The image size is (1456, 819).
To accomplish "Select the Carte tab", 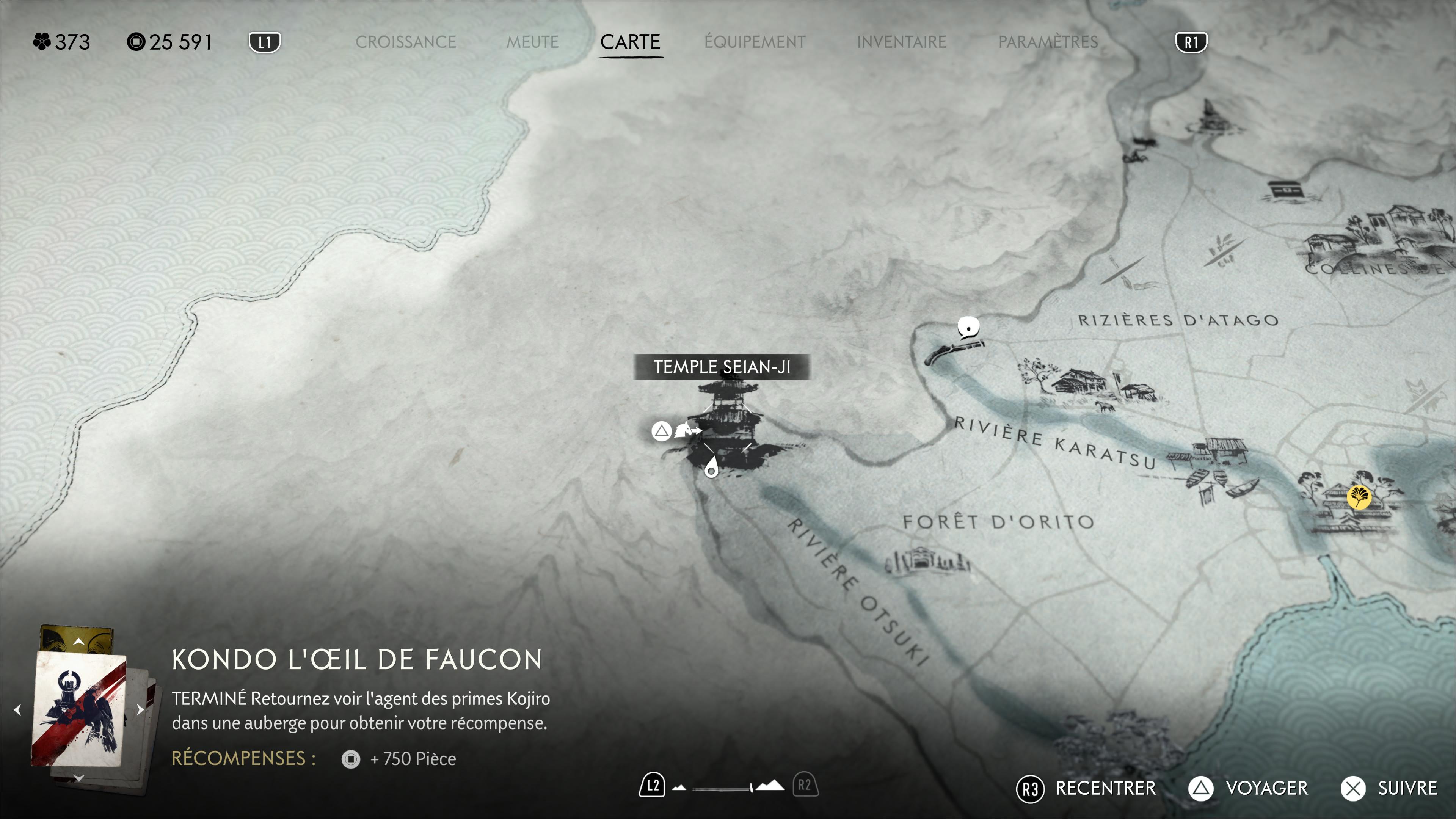I will point(630,42).
